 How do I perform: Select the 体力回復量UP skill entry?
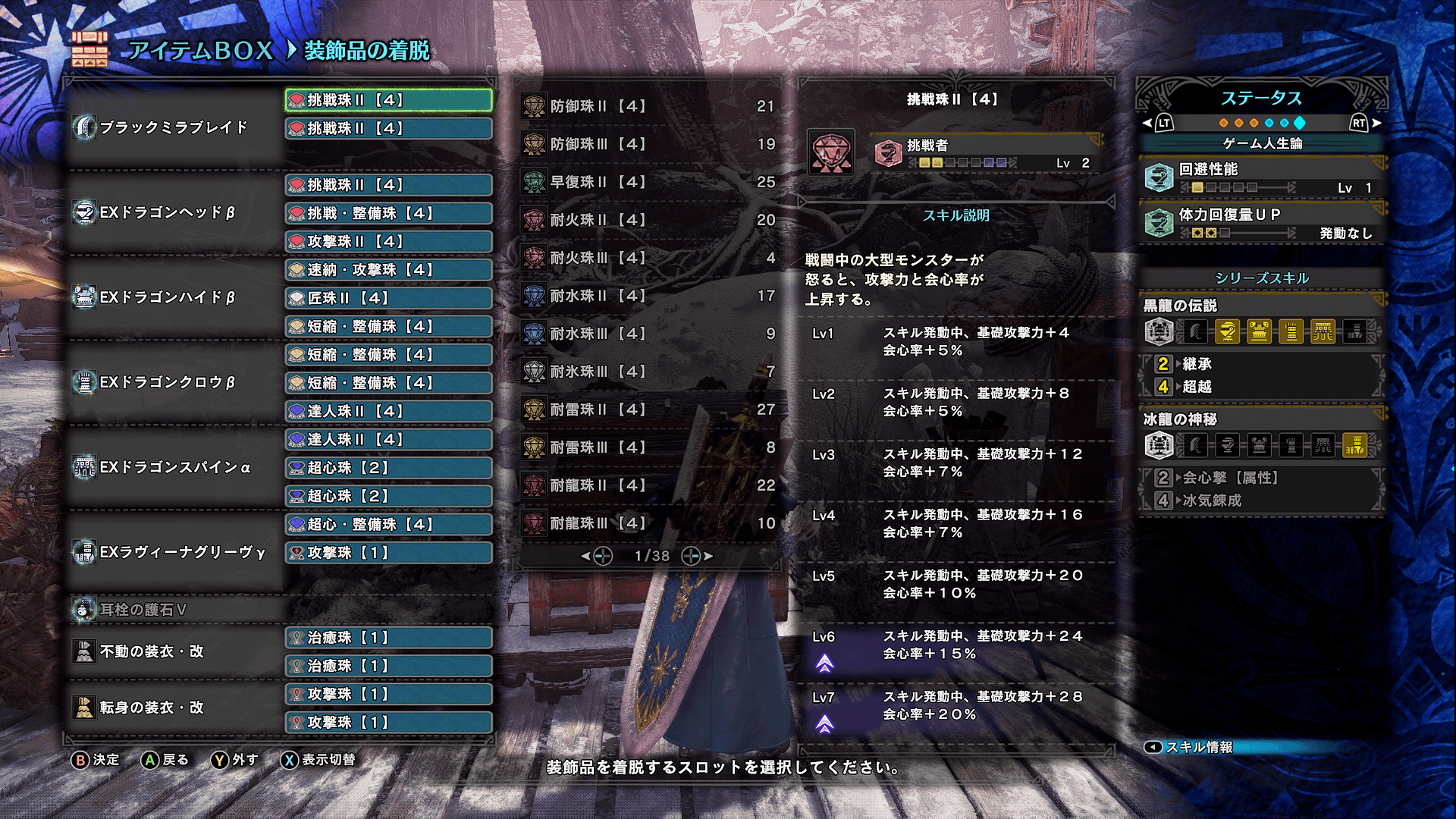click(x=1262, y=223)
